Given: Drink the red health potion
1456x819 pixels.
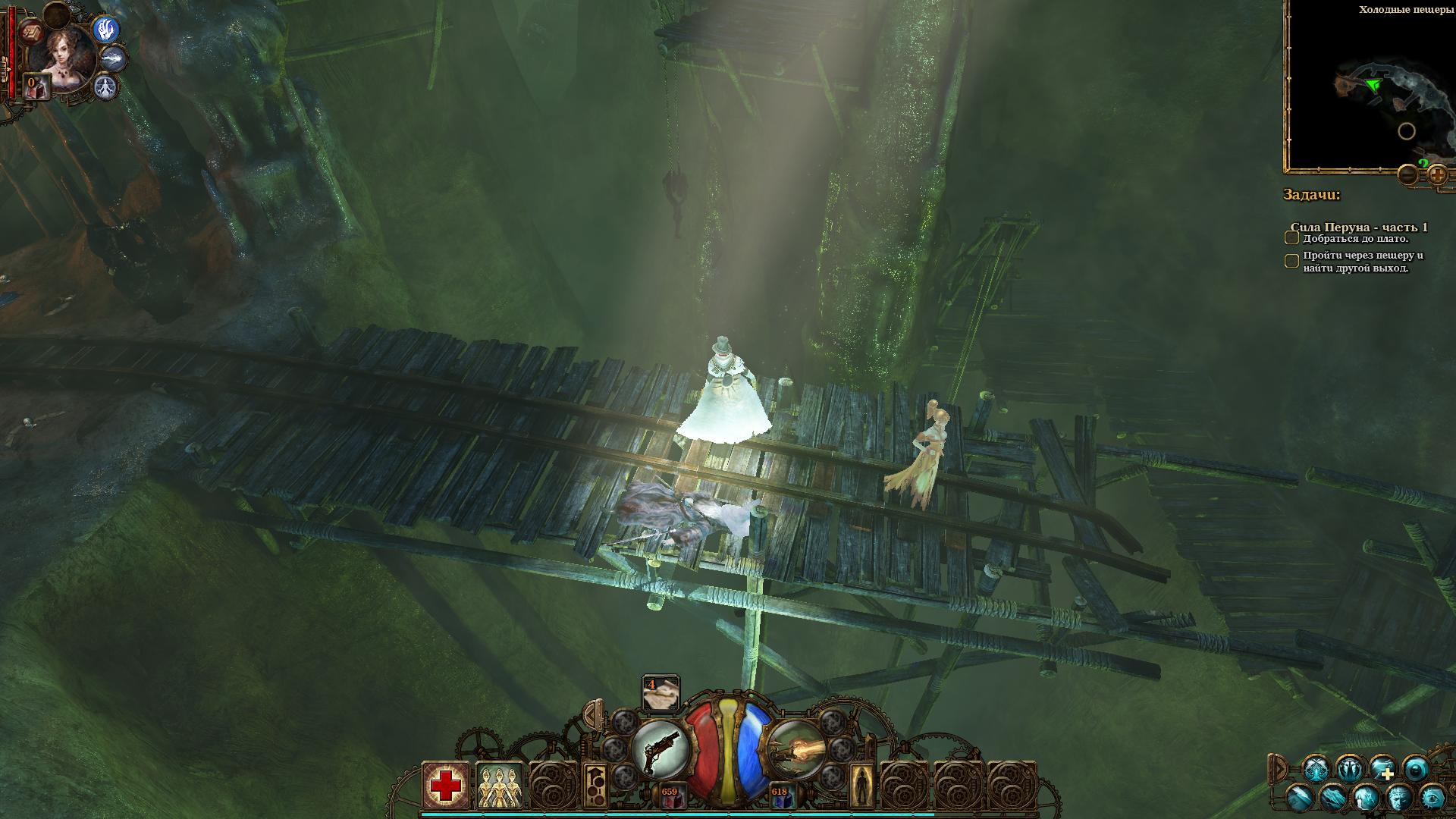Looking at the screenshot, I should click(669, 796).
